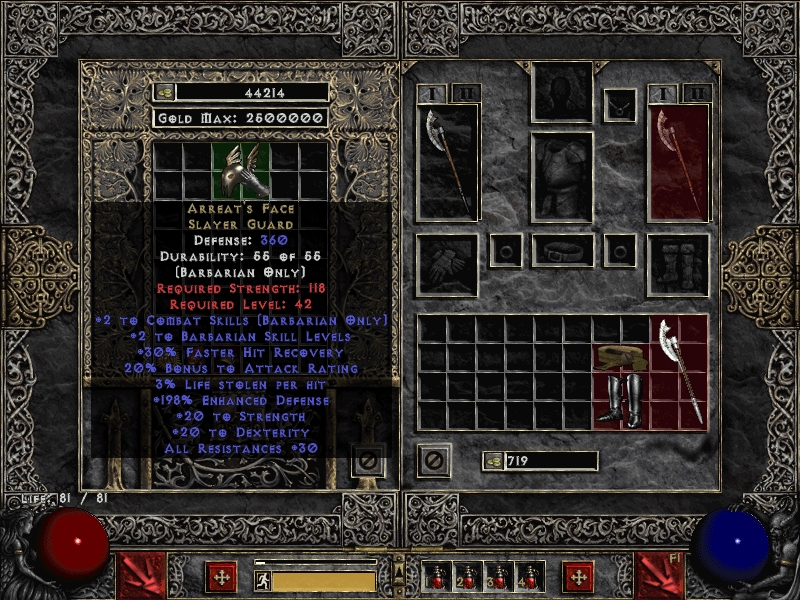Use the health potion in belt slot 1

(434, 578)
